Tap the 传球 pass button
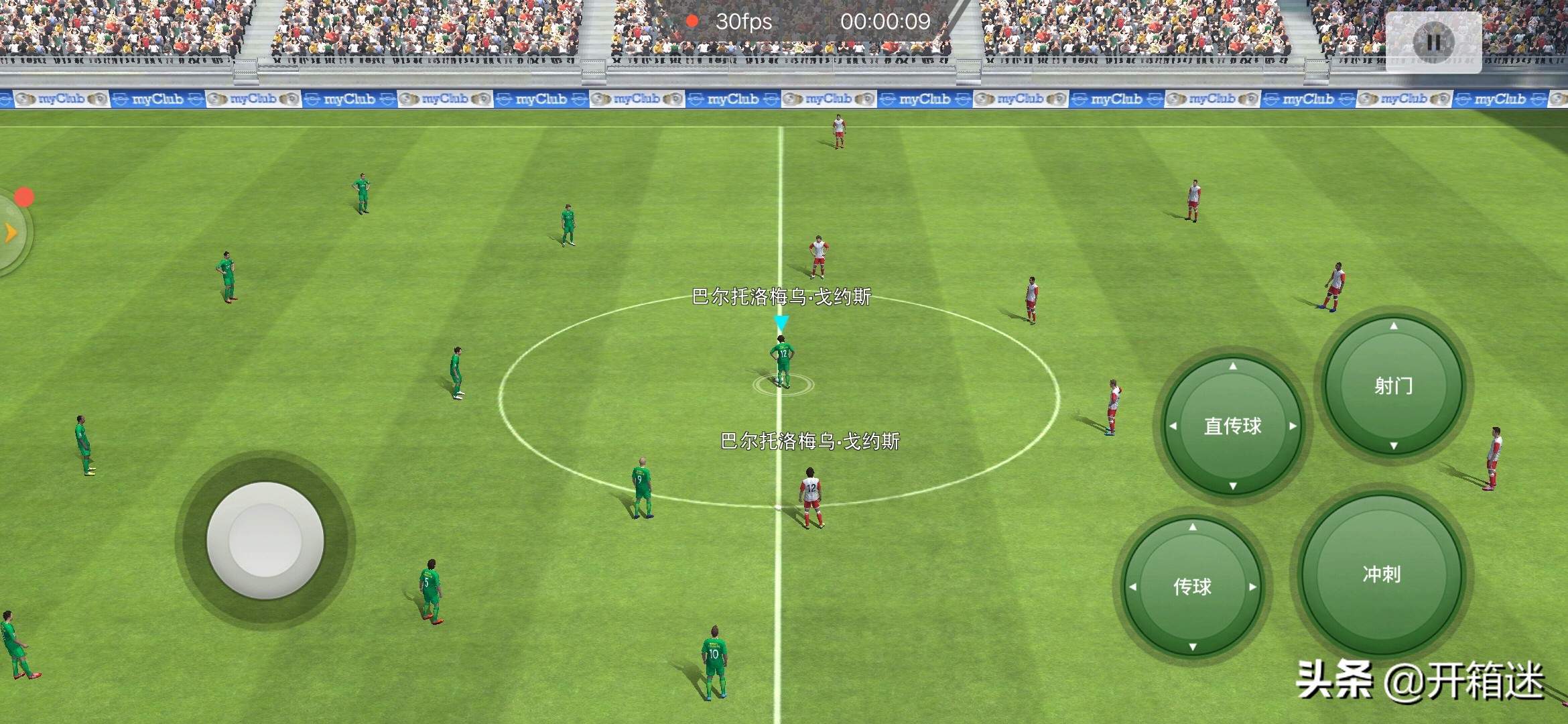Viewport: 1568px width, 724px height. 1192,587
